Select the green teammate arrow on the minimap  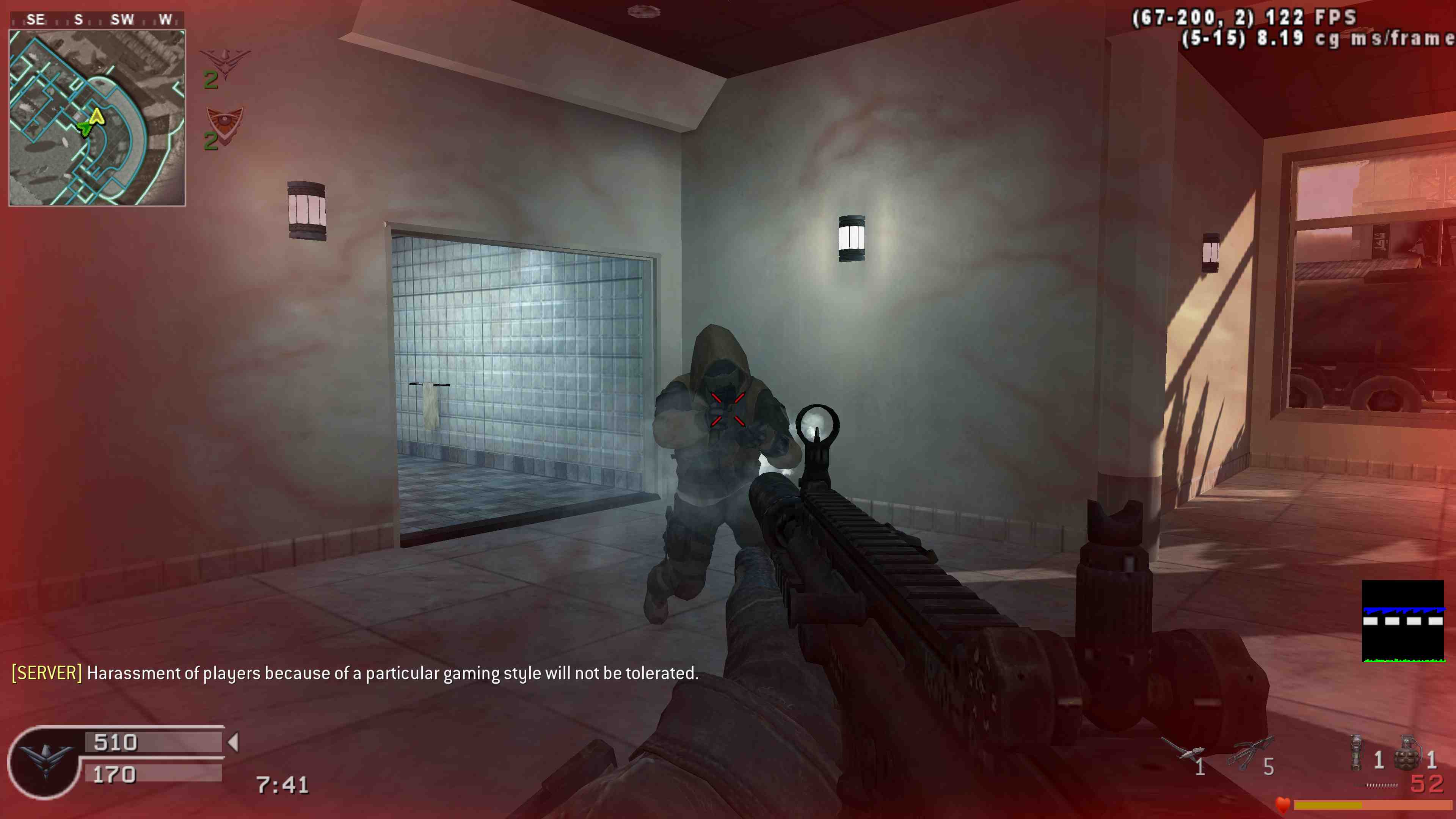click(85, 128)
